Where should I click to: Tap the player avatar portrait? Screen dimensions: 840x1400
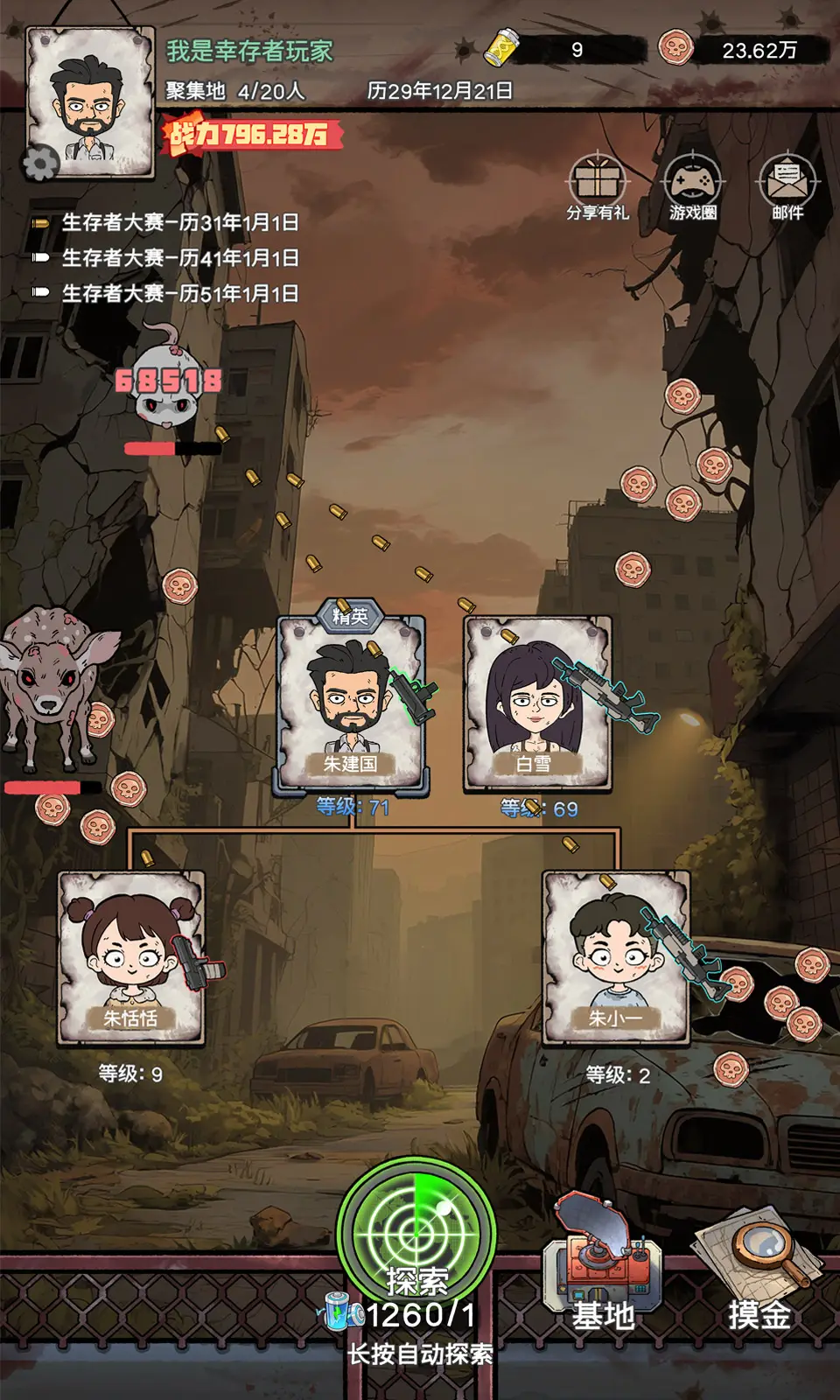(91, 100)
